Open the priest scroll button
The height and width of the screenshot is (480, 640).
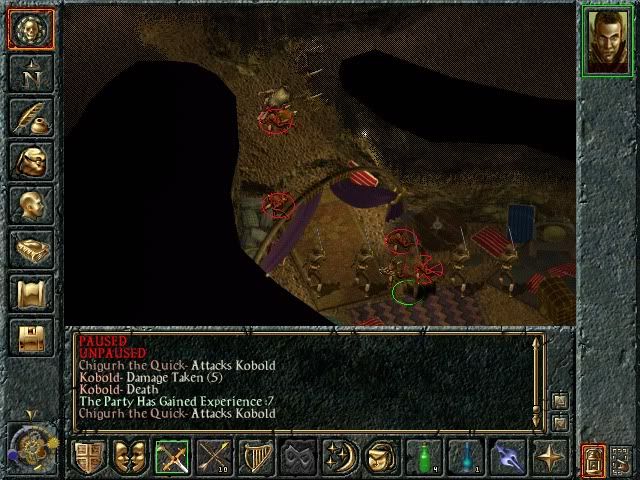pyautogui.click(x=30, y=293)
